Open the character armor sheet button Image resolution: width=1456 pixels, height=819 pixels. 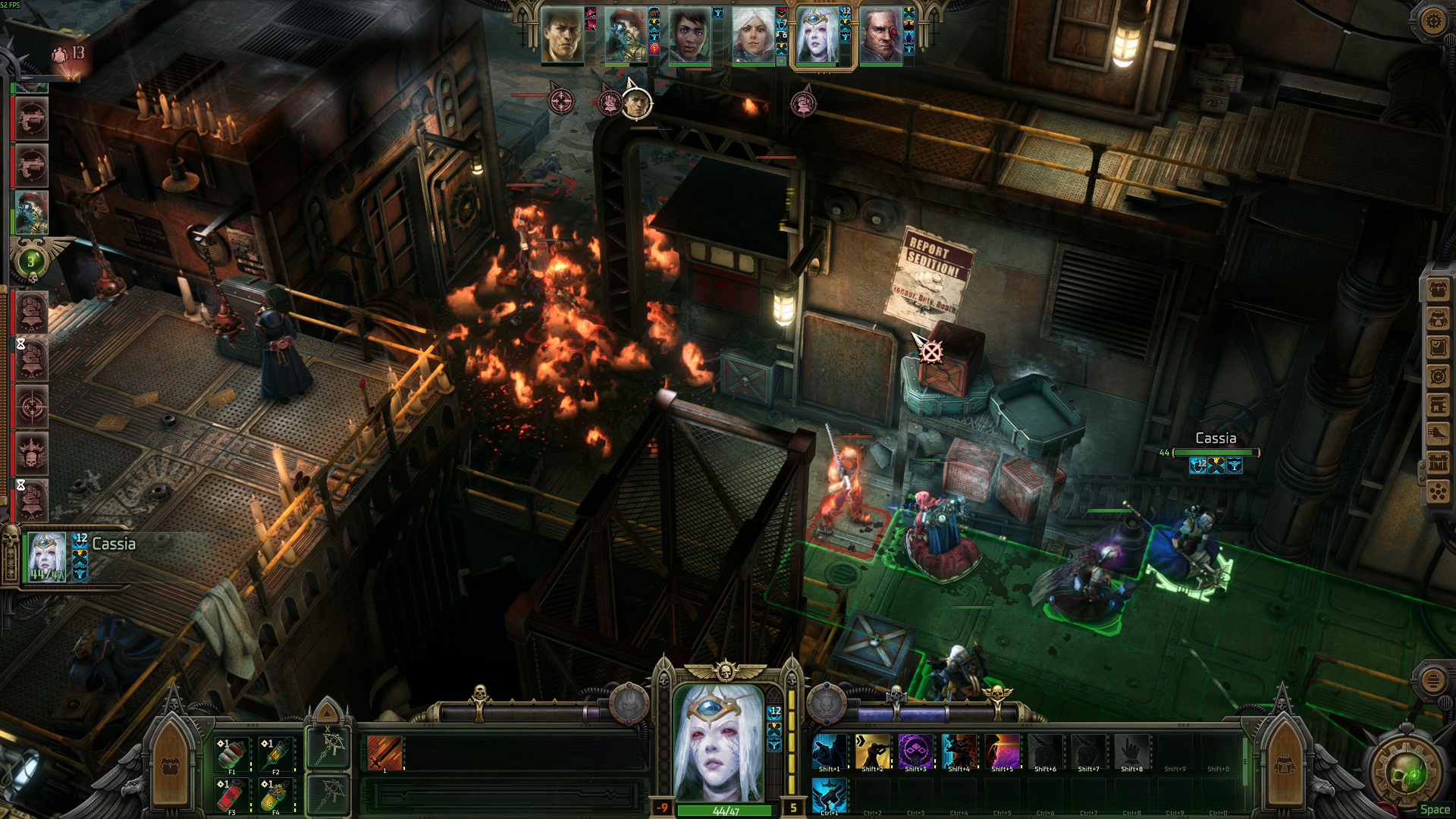click(1439, 318)
